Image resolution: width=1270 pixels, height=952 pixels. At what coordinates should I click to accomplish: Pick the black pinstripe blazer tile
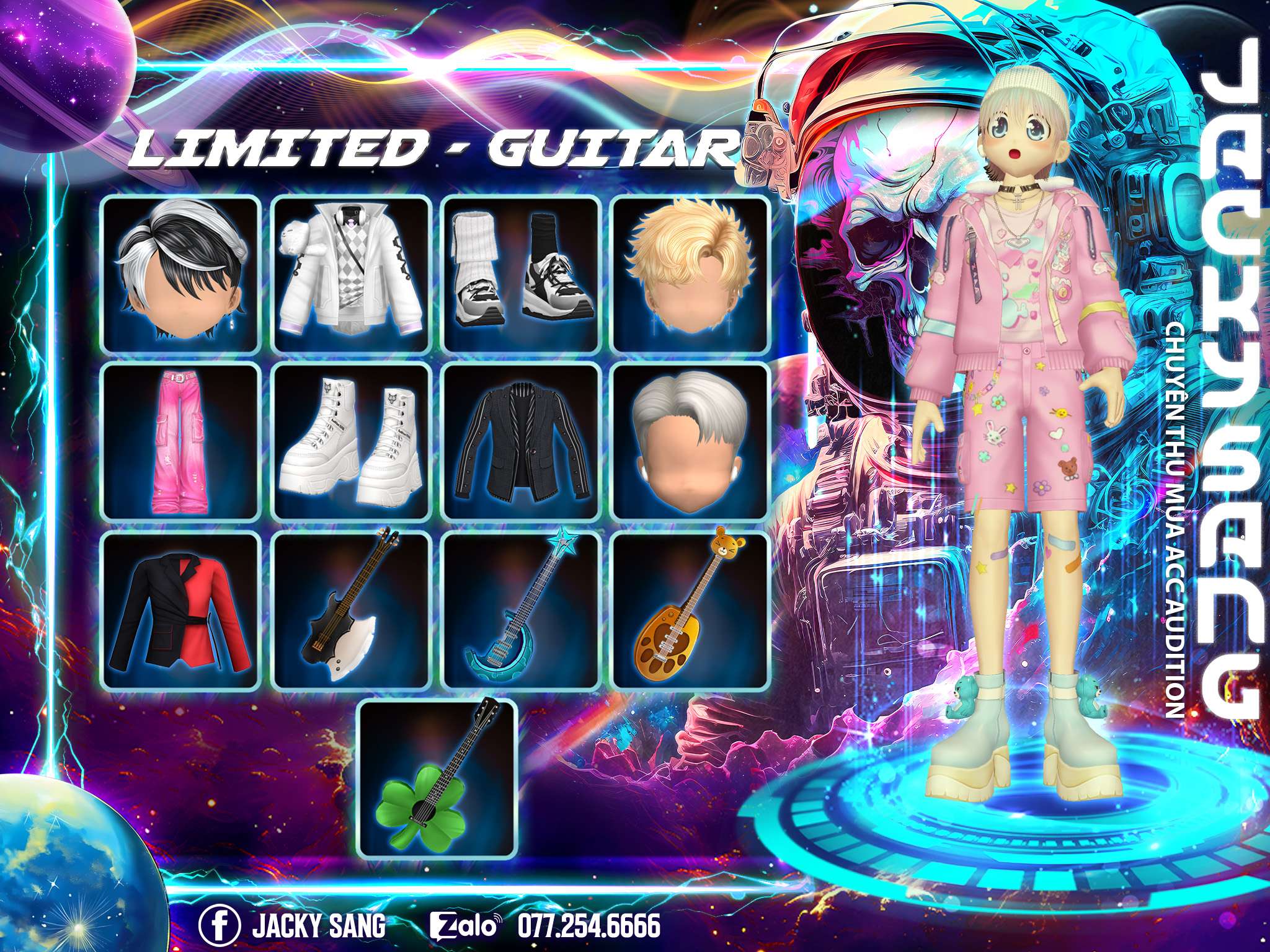[x=521, y=441]
